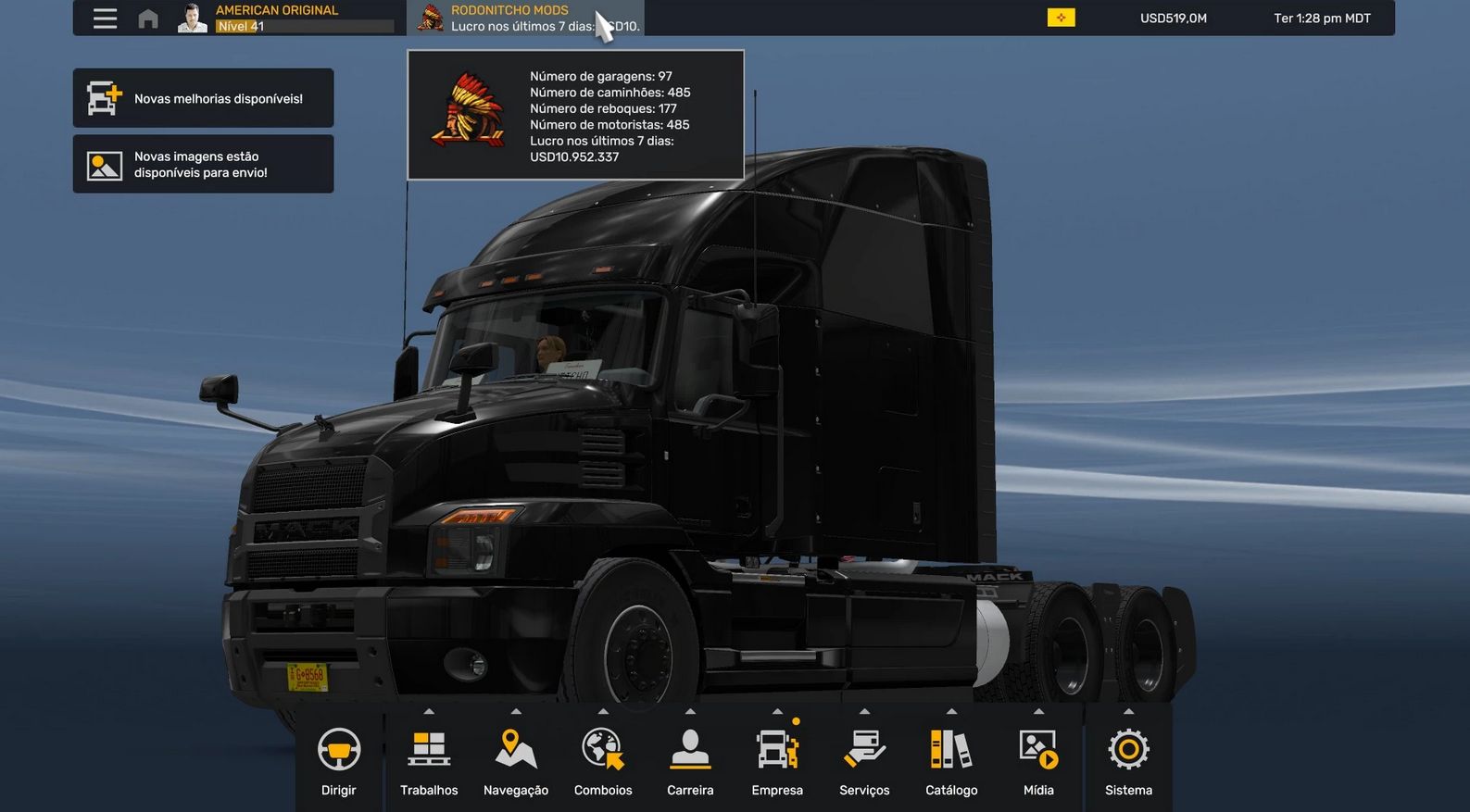Screen dimensions: 1470x812
Task: Choose the Serviços menu
Action: click(864, 759)
